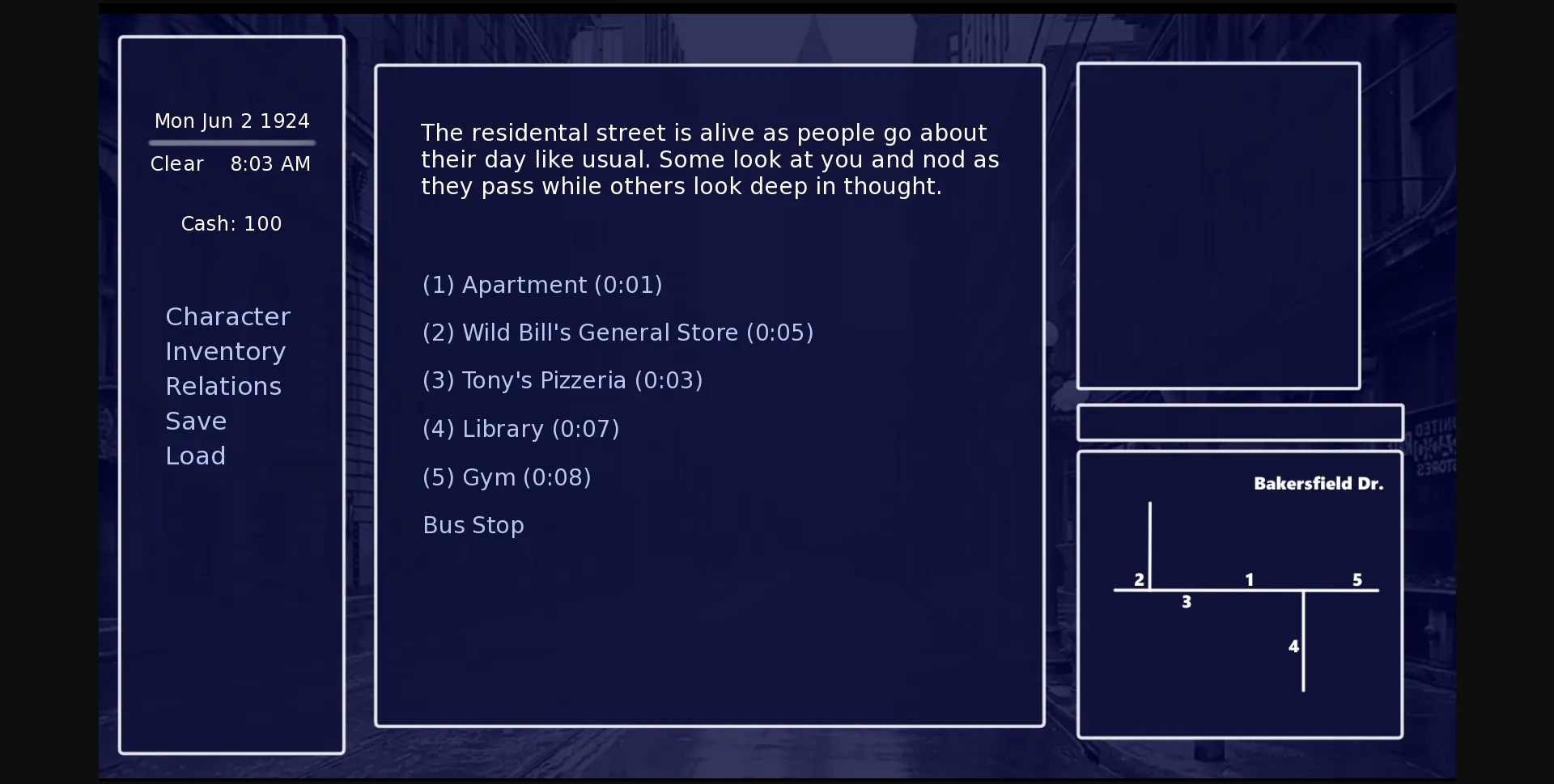Save the current game
This screenshot has width=1554, height=784.
coord(195,421)
